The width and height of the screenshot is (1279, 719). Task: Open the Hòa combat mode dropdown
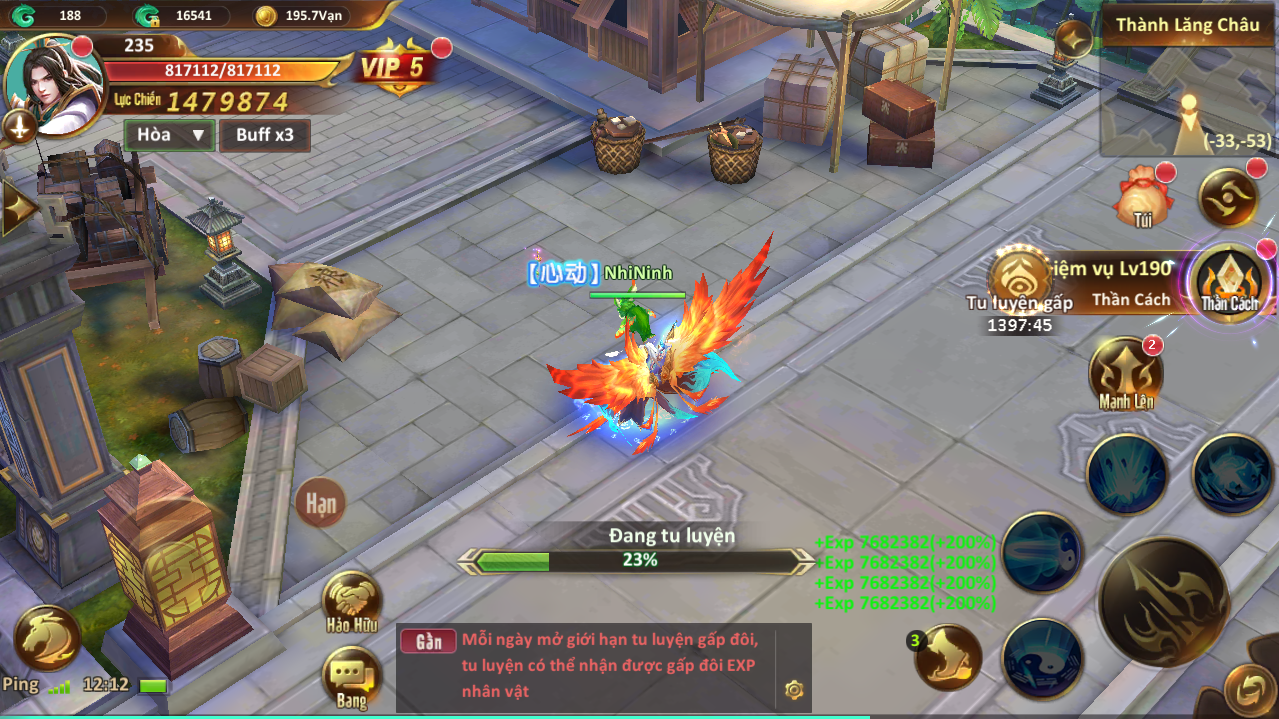[x=169, y=135]
